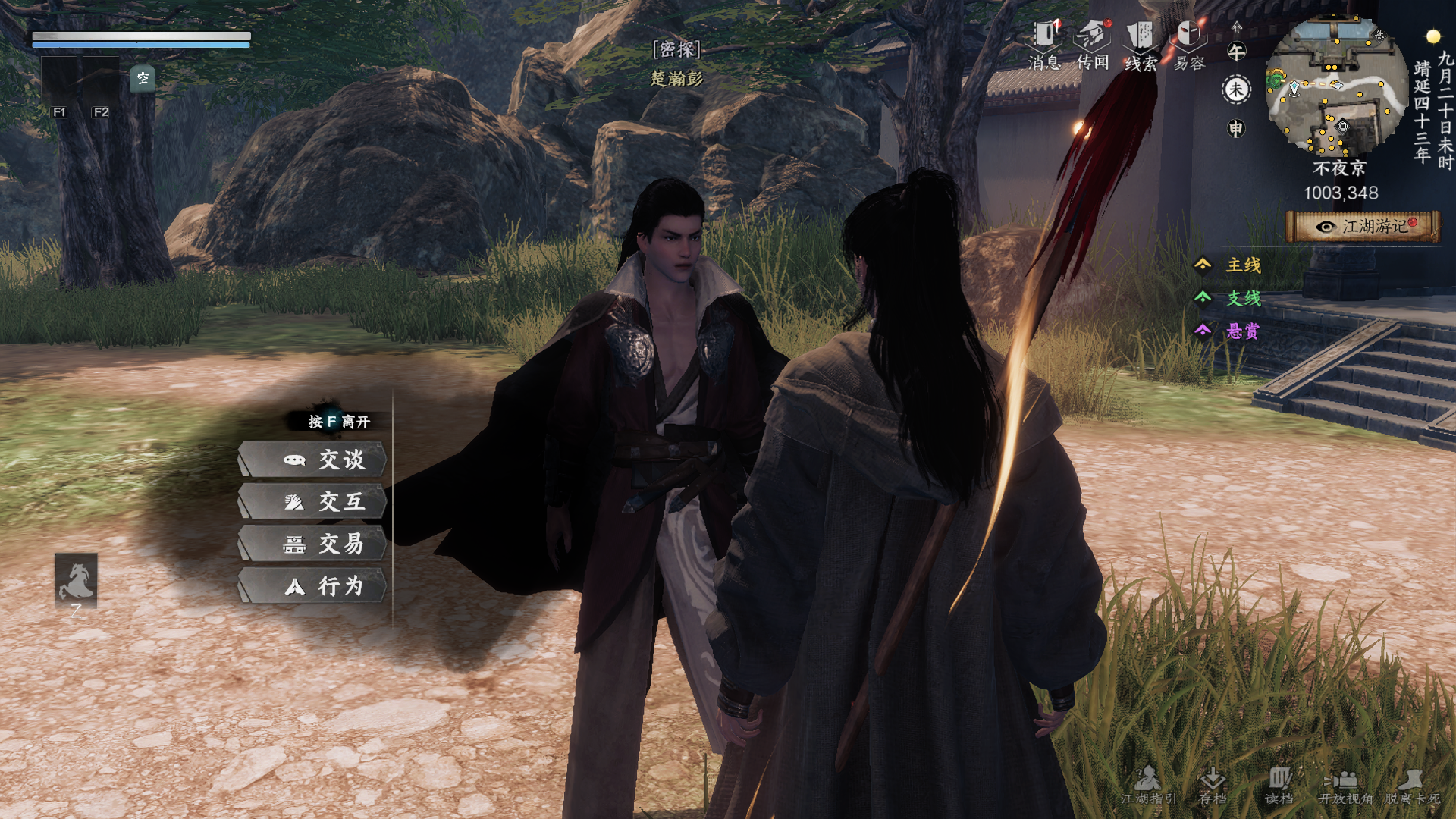
Task: Open the 消息 messages icon
Action: point(1044,44)
